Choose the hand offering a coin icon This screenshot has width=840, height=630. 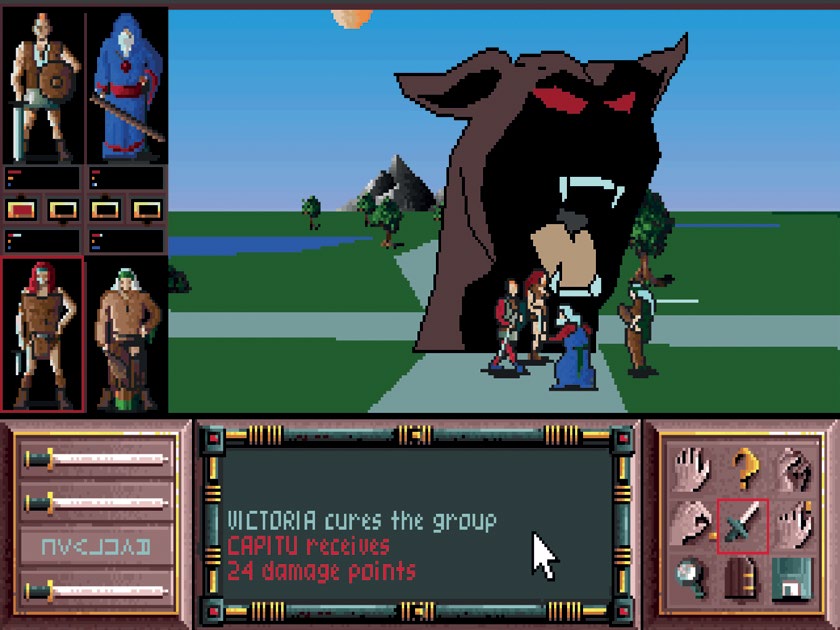point(691,525)
